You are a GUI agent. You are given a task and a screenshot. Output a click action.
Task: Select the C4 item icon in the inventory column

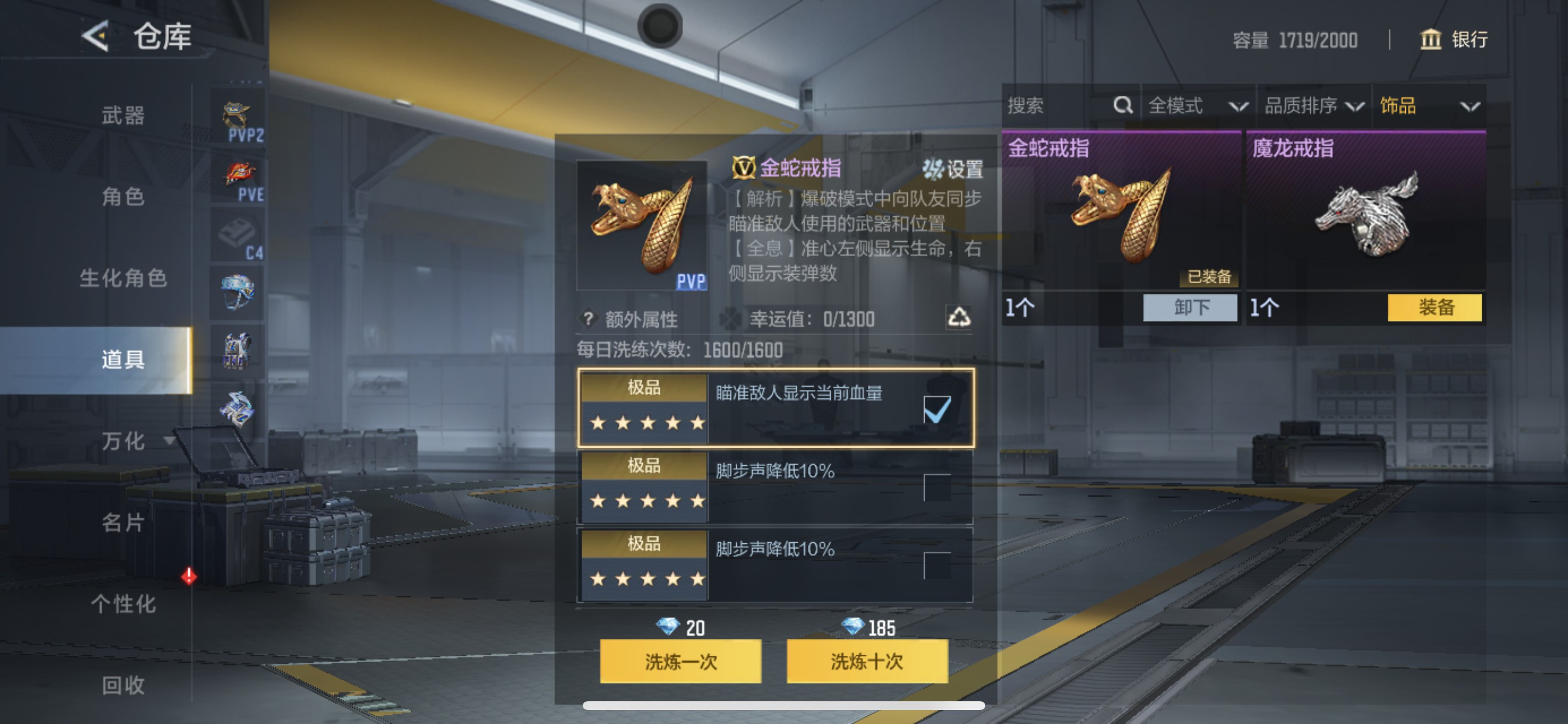(238, 237)
